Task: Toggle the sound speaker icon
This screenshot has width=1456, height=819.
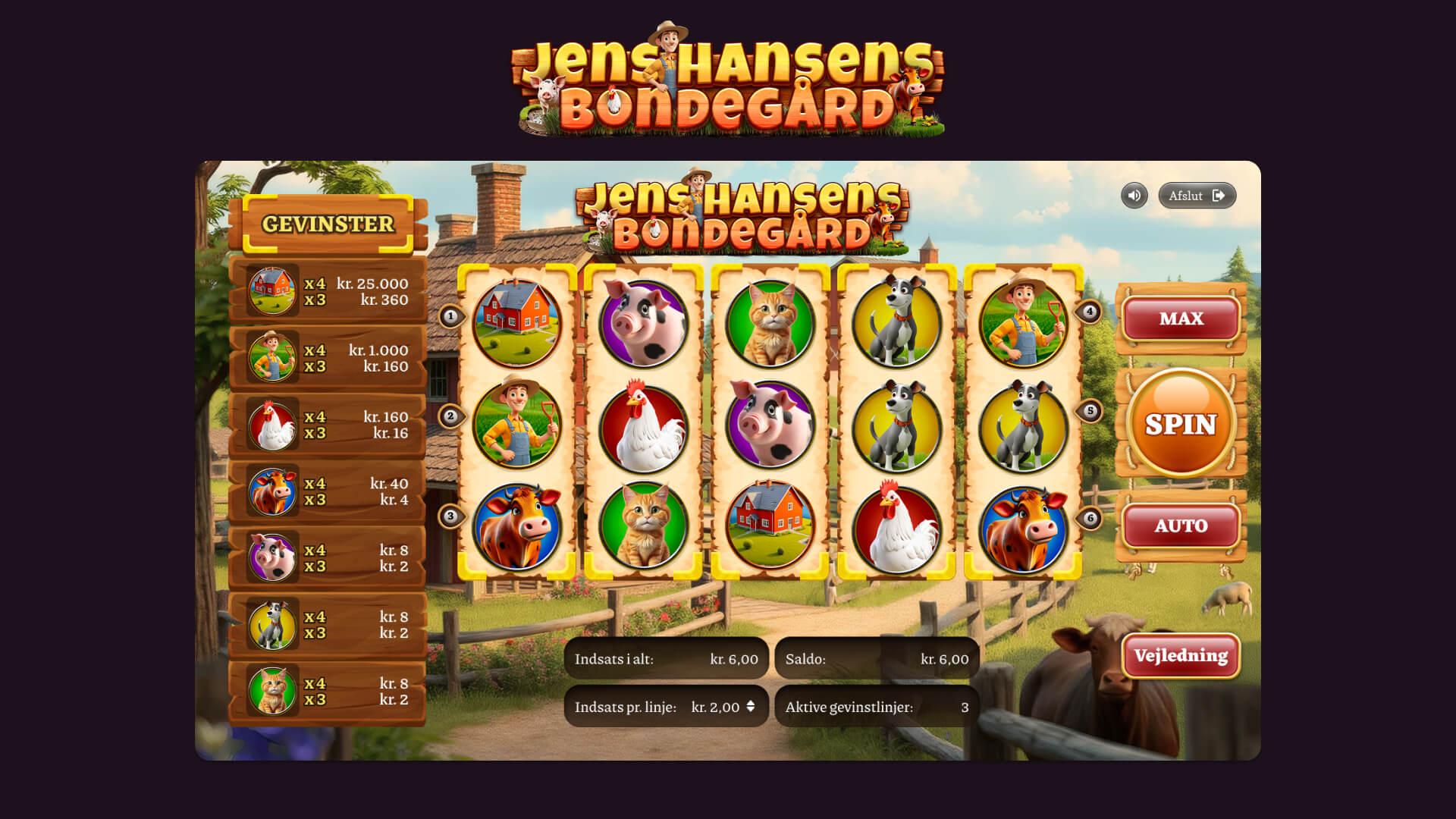Action: point(1134,196)
